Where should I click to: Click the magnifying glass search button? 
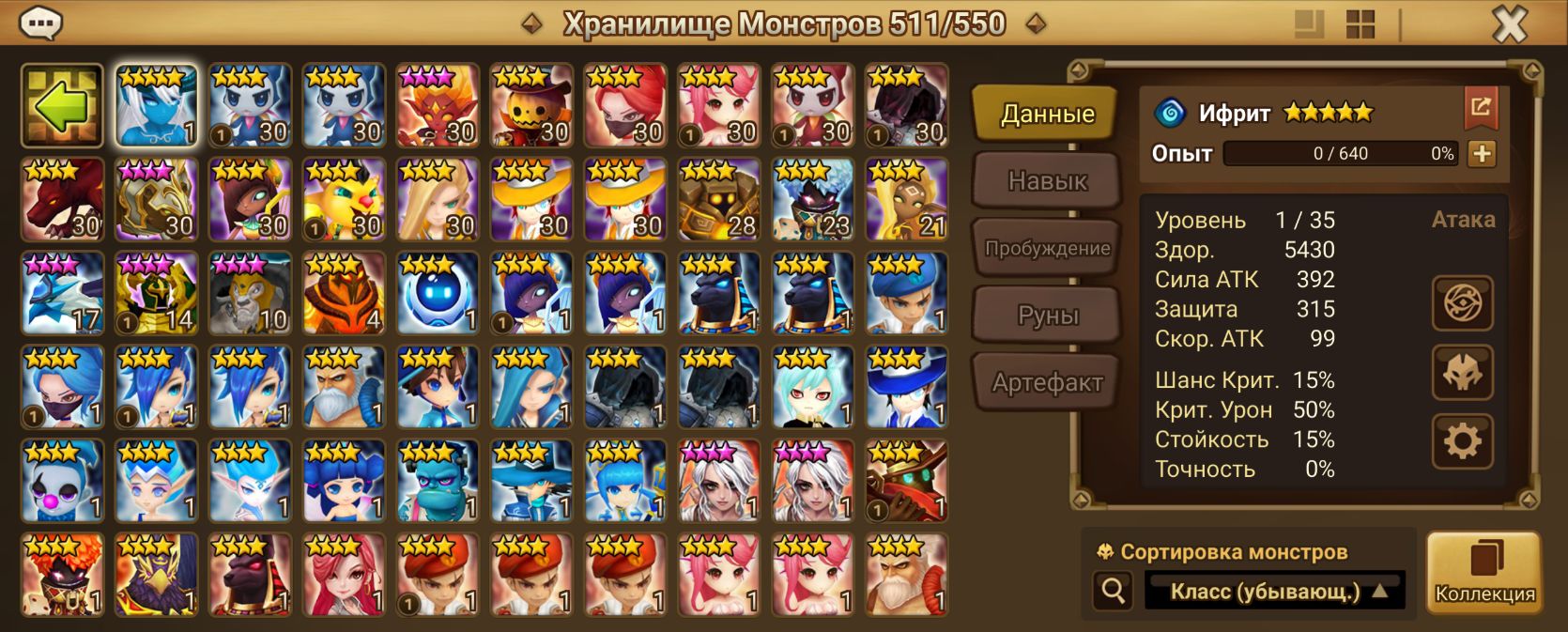click(x=1114, y=591)
